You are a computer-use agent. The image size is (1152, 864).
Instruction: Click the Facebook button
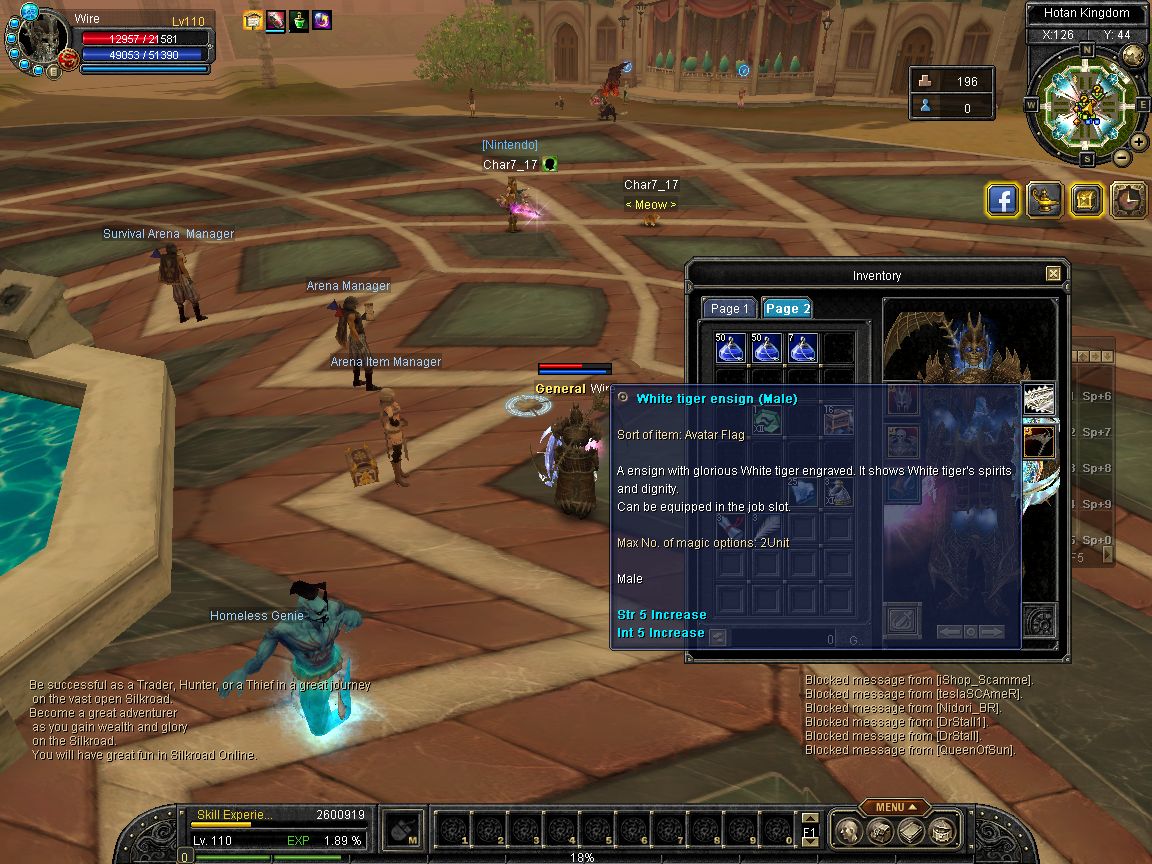[x=1003, y=200]
